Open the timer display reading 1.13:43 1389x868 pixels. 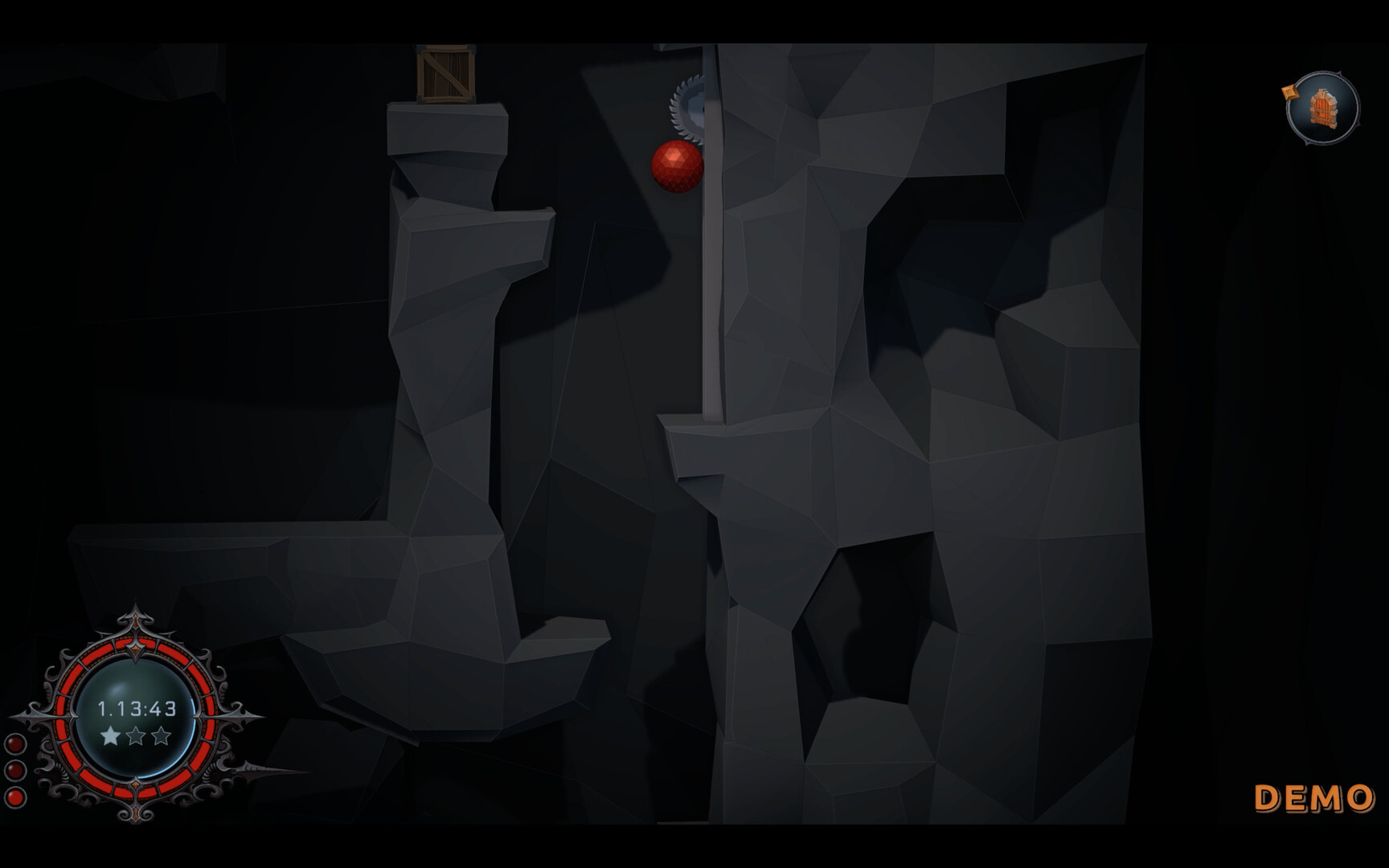pyautogui.click(x=137, y=708)
